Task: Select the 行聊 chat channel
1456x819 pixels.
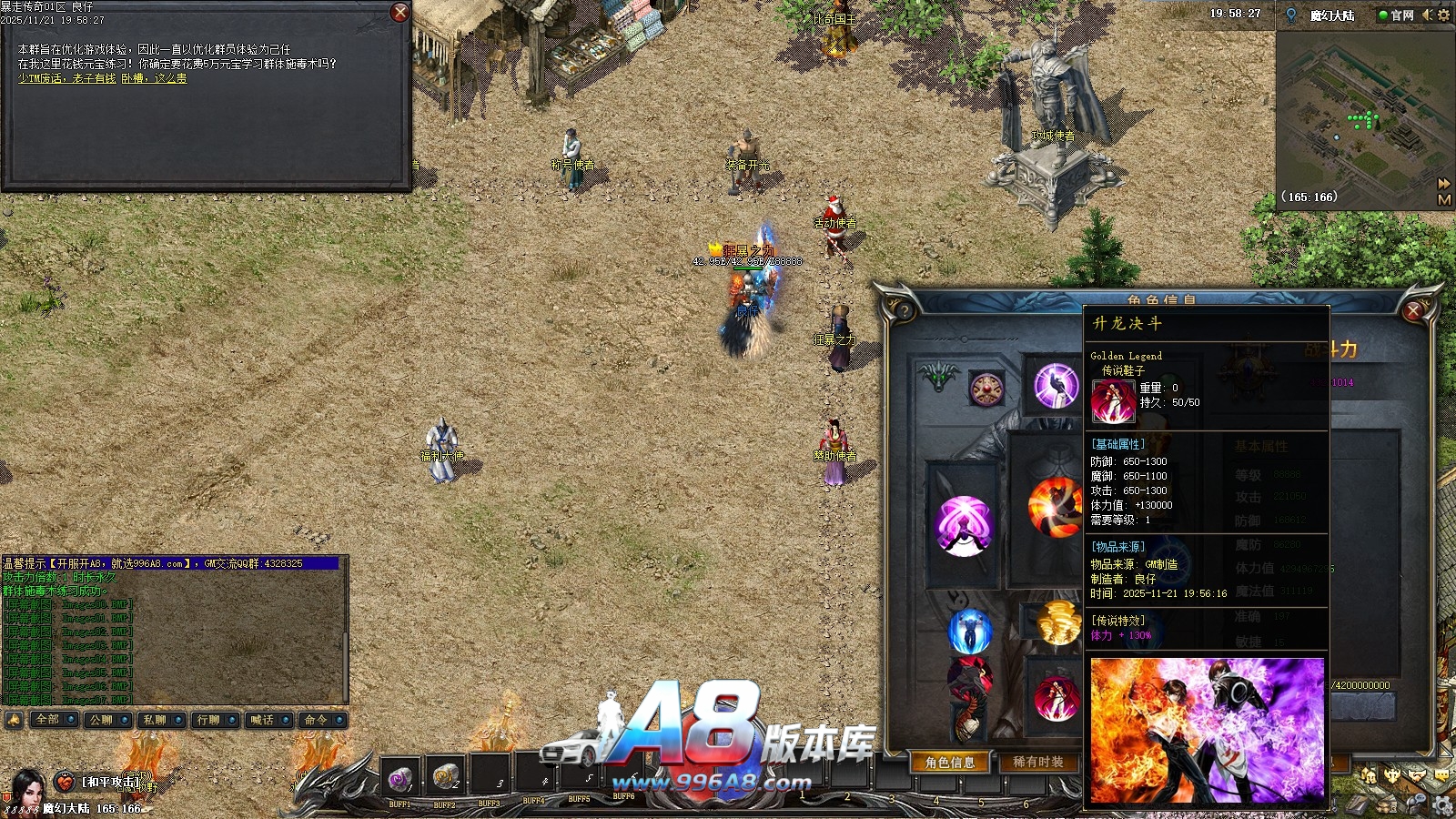Action: pyautogui.click(x=209, y=720)
